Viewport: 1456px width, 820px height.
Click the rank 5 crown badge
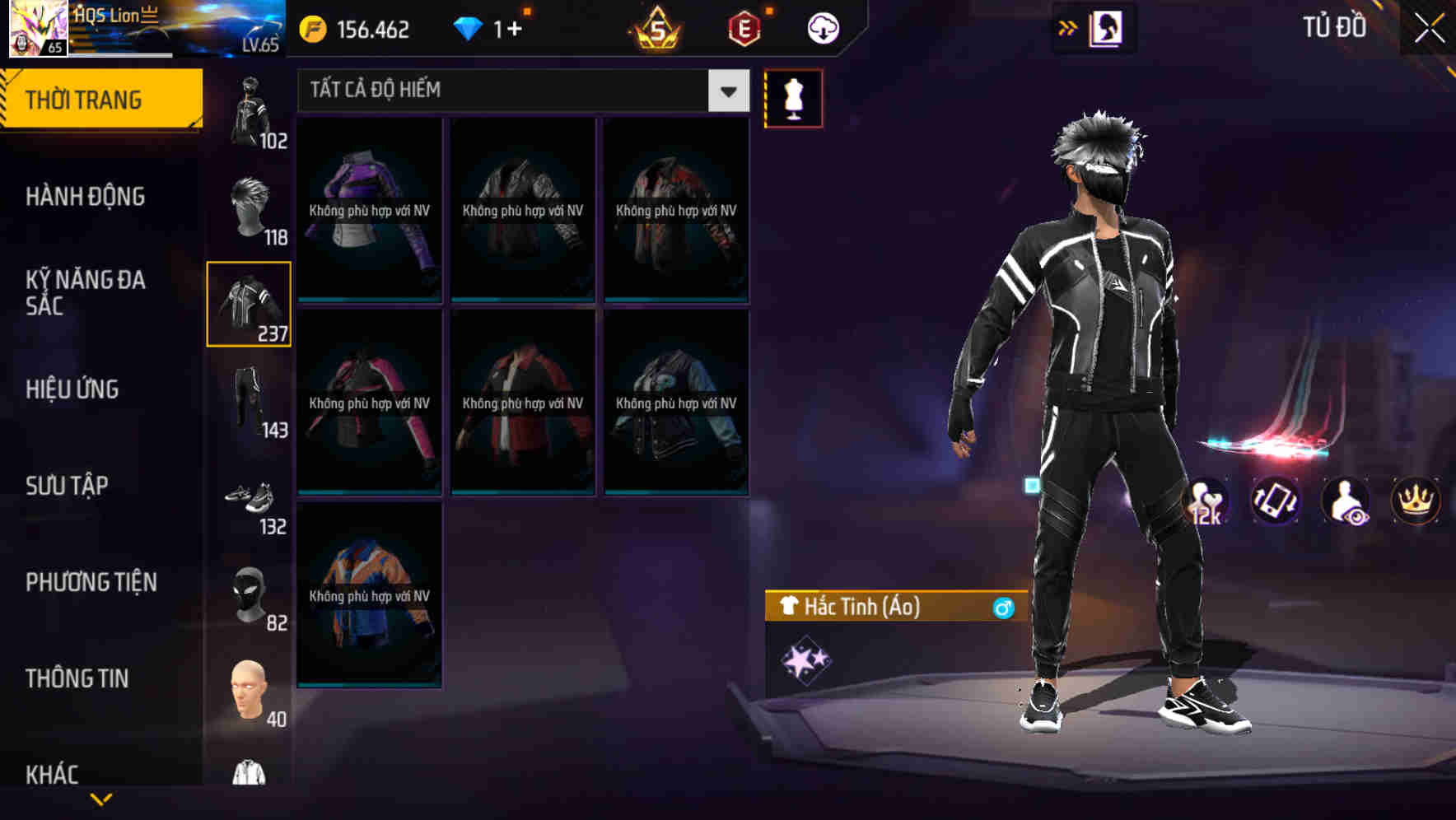655,27
